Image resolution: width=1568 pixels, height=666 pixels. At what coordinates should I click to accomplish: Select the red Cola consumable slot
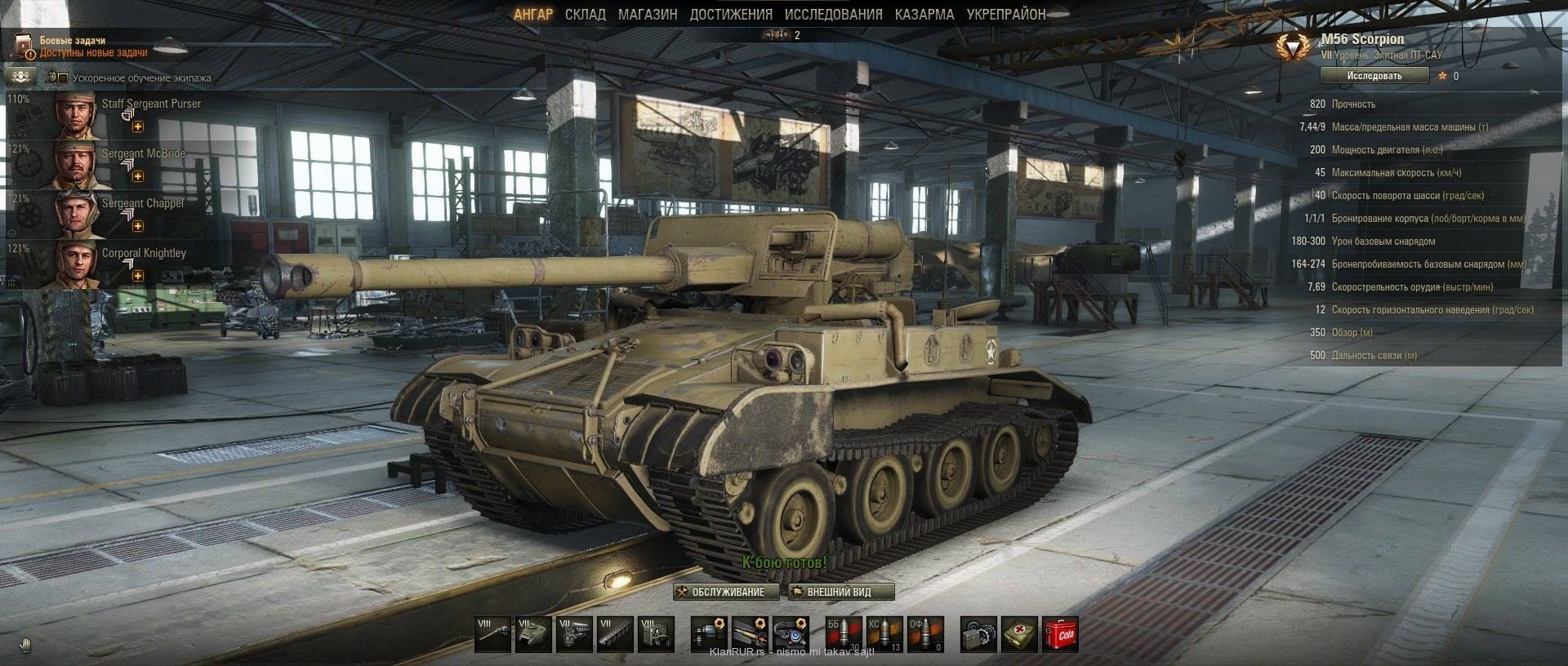click(x=1060, y=635)
